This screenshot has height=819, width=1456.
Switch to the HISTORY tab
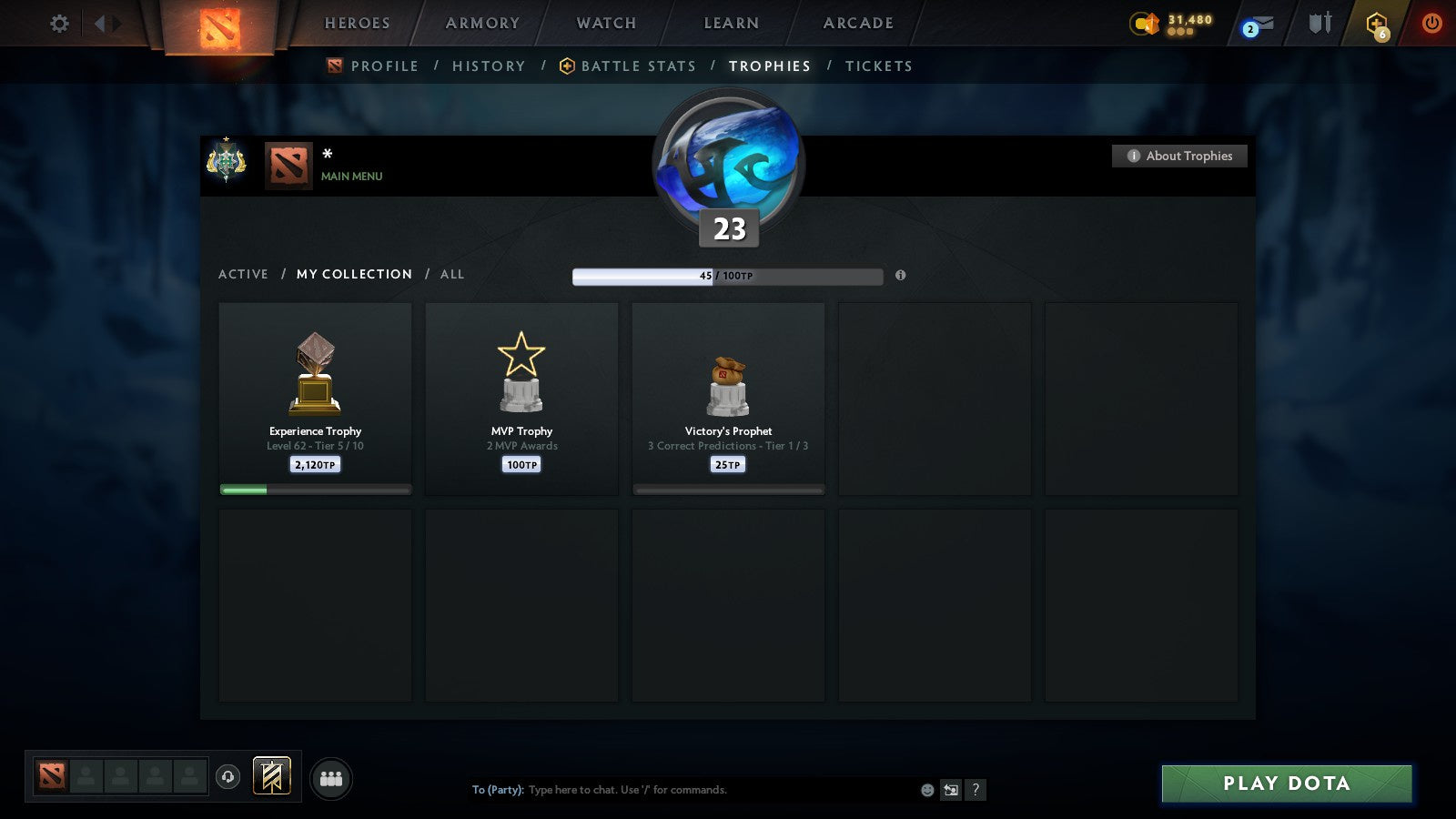489,66
